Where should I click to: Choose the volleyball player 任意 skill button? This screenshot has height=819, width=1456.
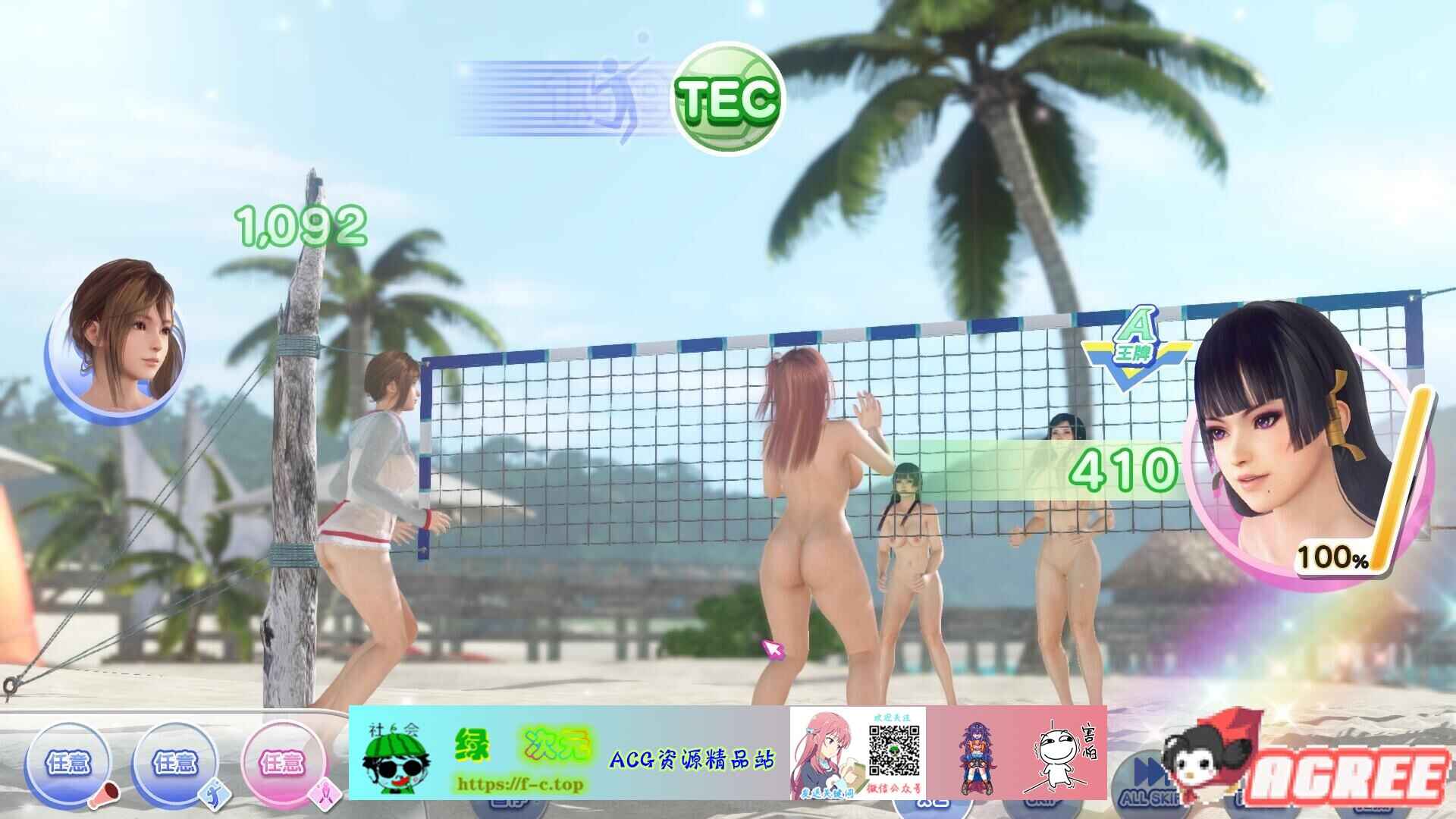pyautogui.click(x=175, y=764)
